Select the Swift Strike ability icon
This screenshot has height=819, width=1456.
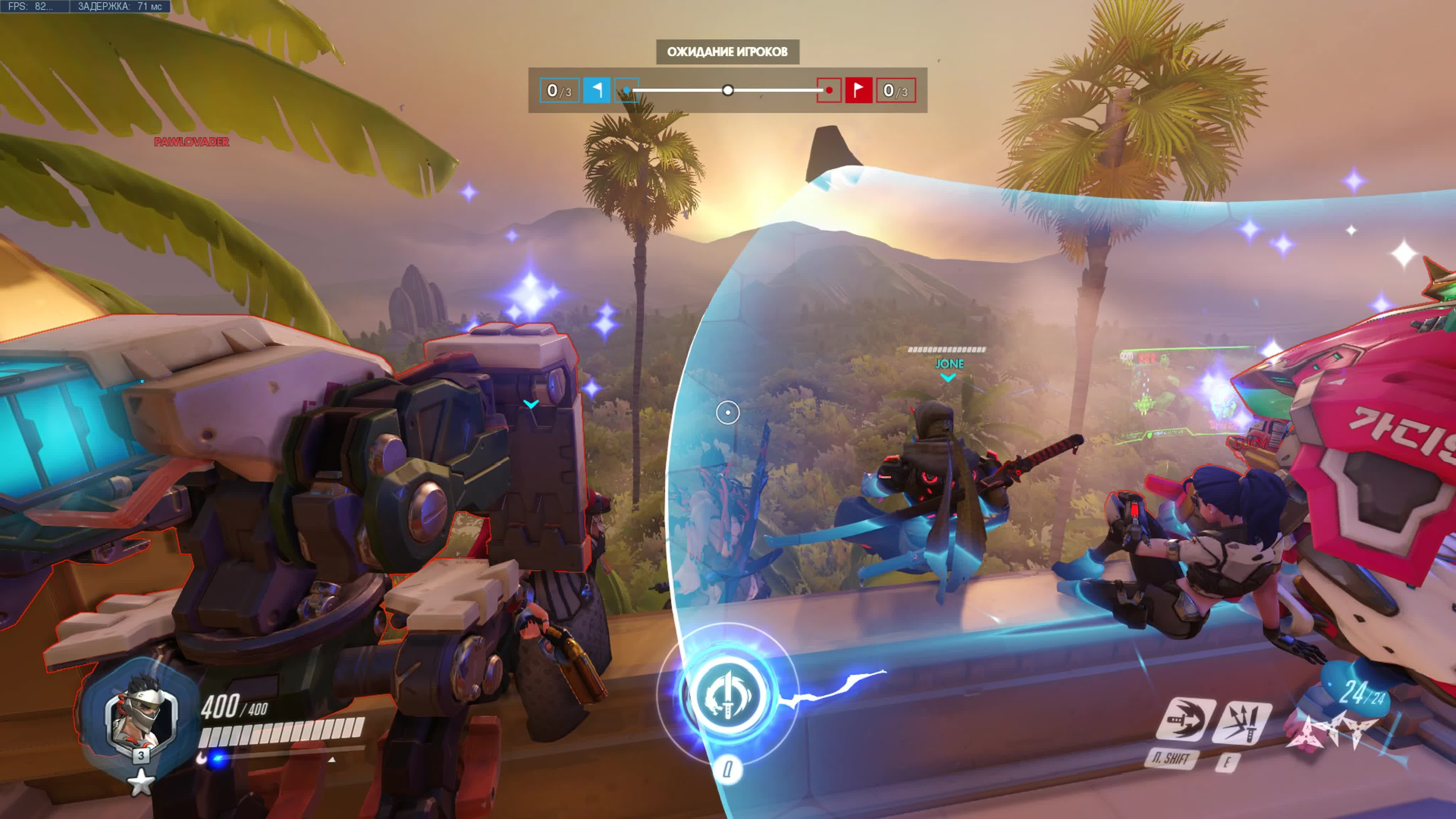tap(1185, 720)
